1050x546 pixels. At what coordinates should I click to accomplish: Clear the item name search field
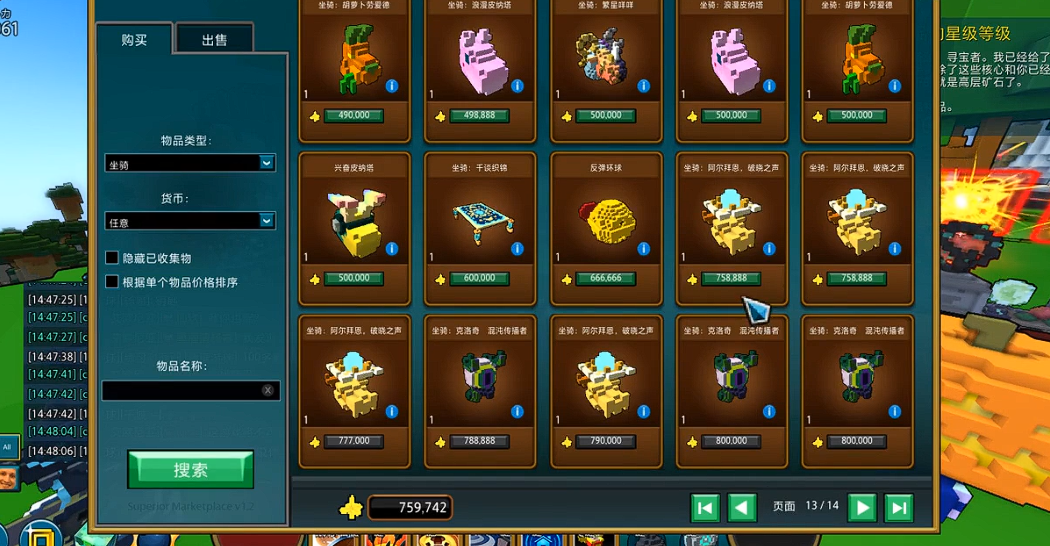[268, 390]
